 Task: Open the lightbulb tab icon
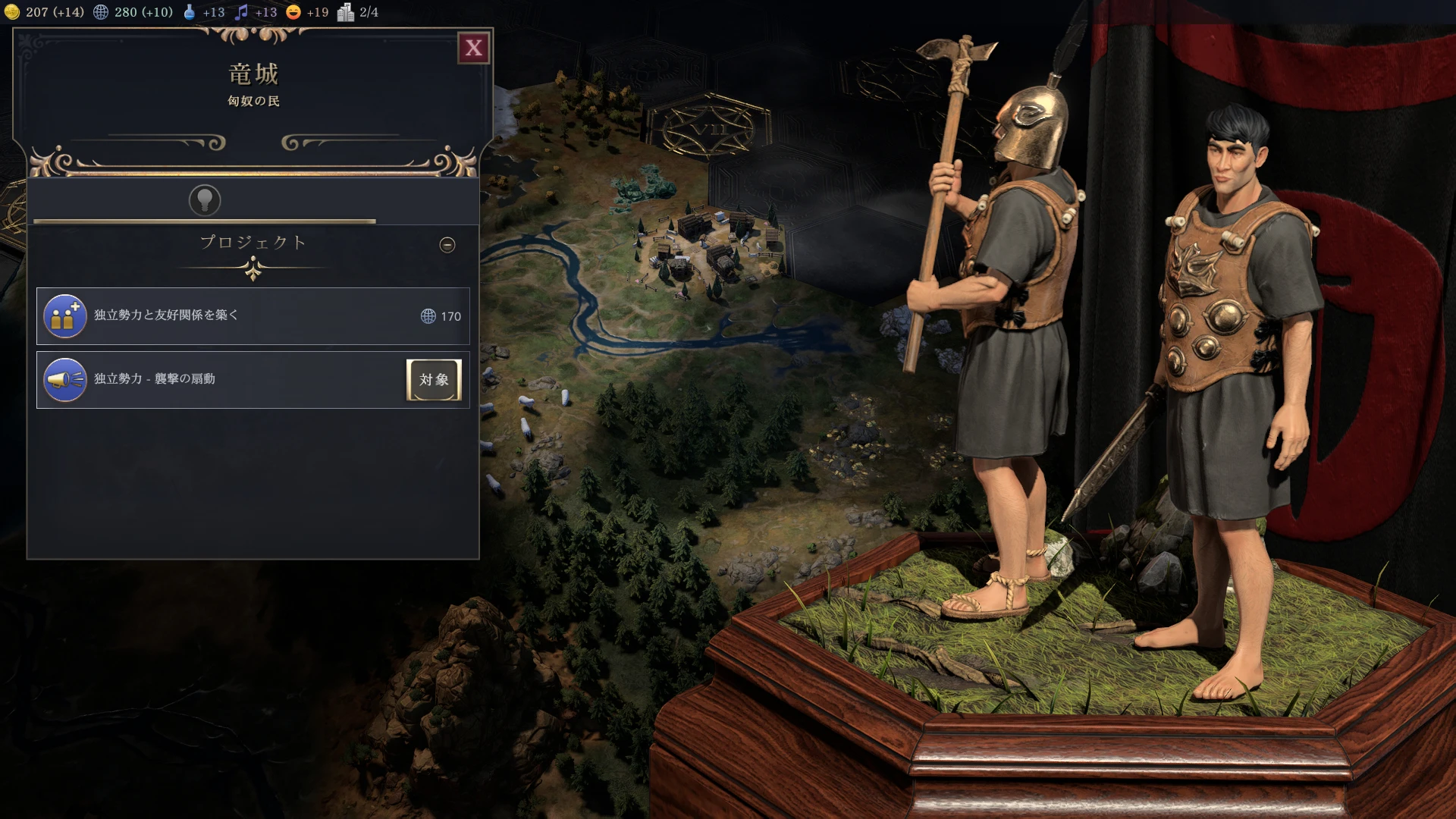[205, 200]
